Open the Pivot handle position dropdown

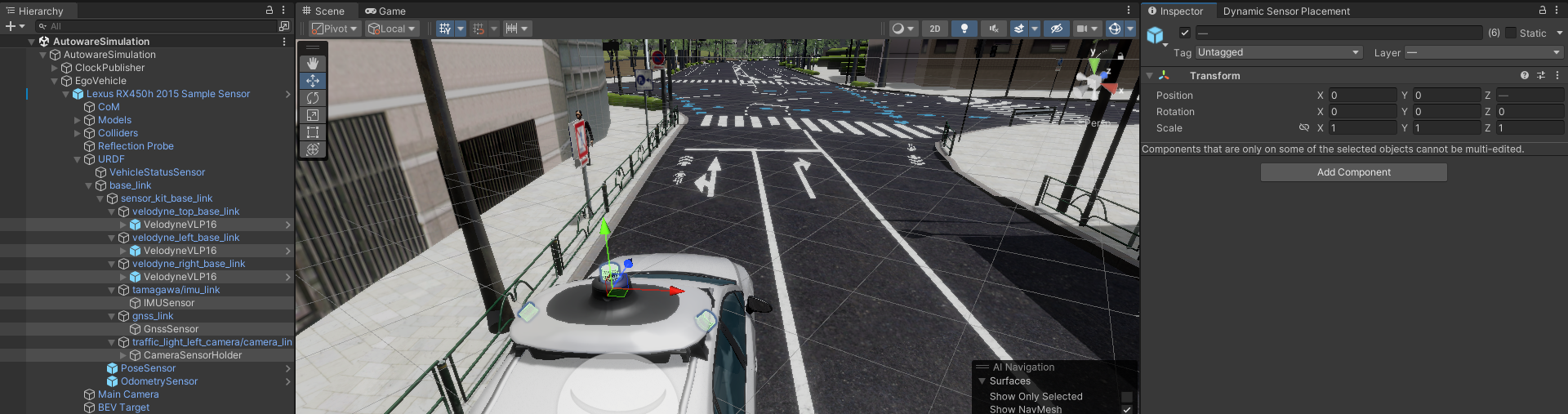pyautogui.click(x=335, y=29)
